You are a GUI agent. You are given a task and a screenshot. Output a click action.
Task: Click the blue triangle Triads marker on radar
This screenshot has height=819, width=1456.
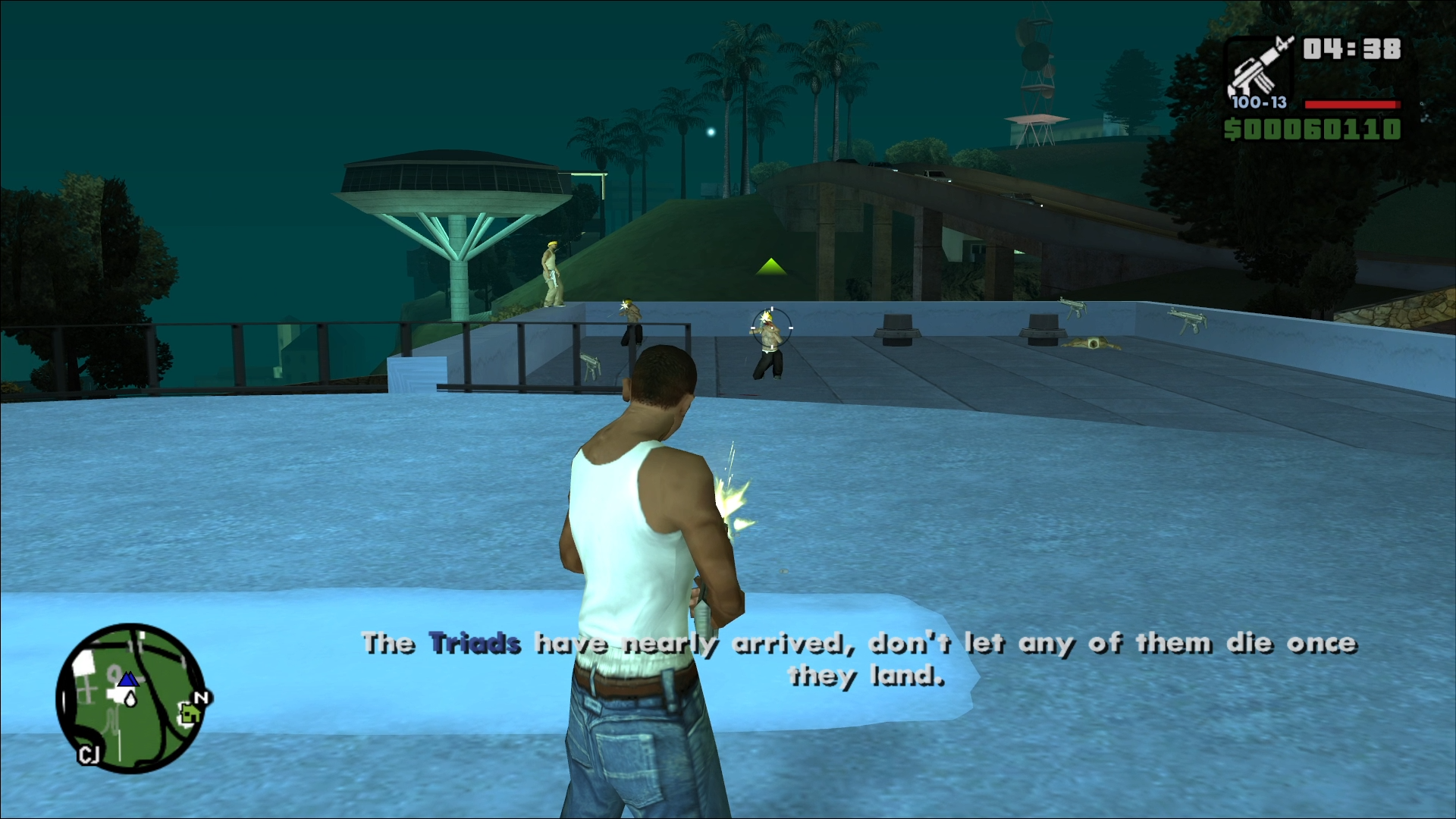128,679
